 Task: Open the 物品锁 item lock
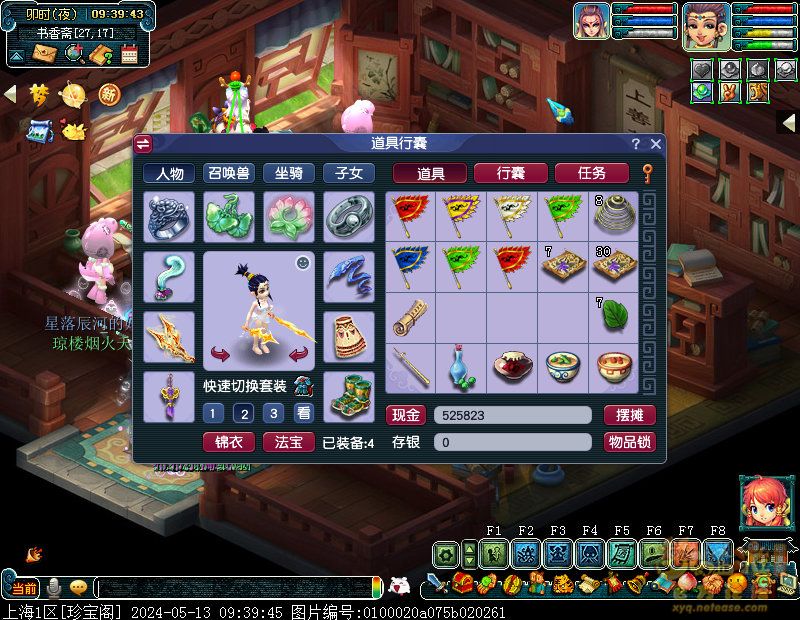(x=629, y=442)
